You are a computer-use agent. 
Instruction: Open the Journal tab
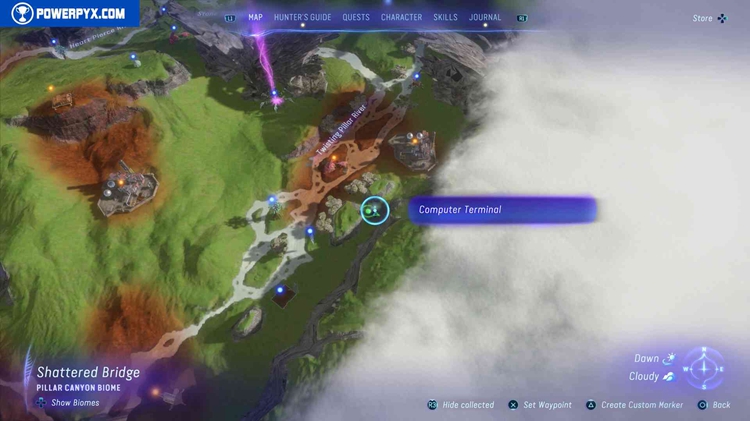pyautogui.click(x=486, y=17)
